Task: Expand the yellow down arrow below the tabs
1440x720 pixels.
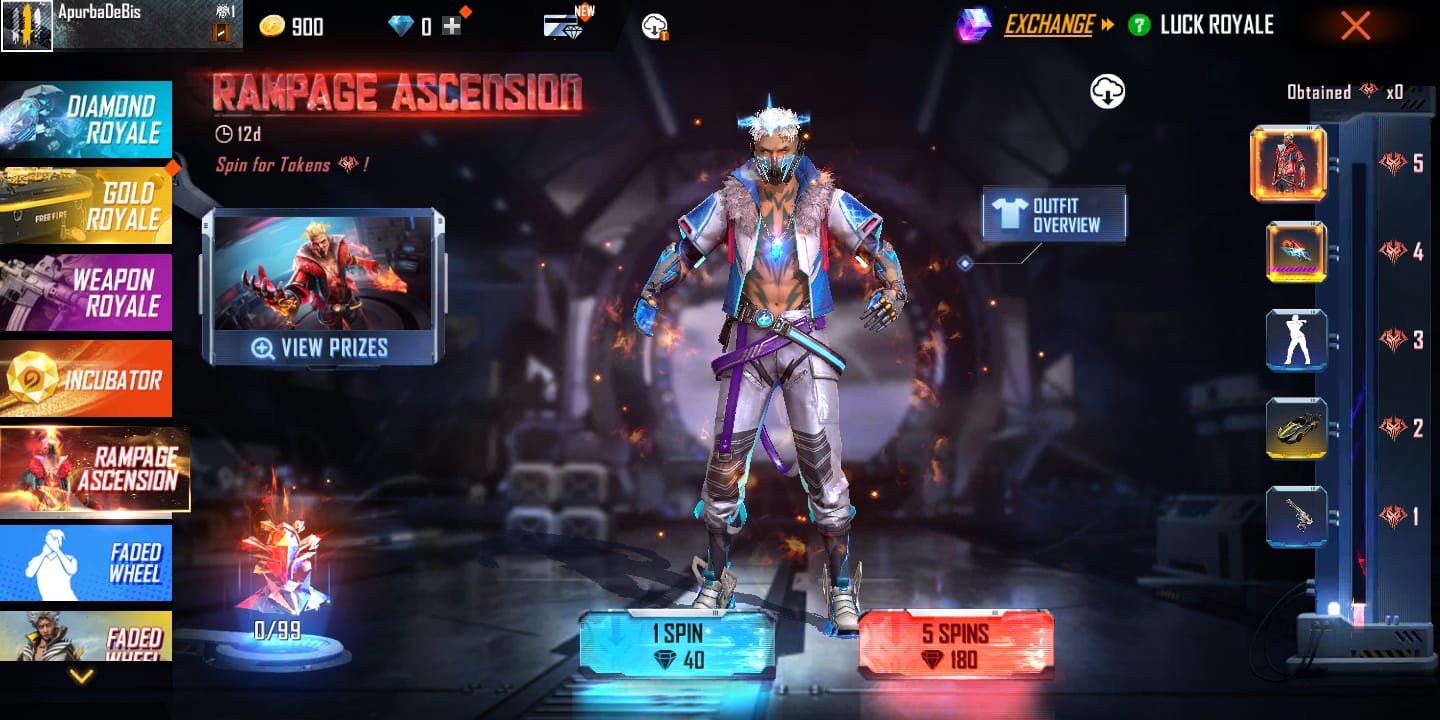Action: tap(81, 676)
